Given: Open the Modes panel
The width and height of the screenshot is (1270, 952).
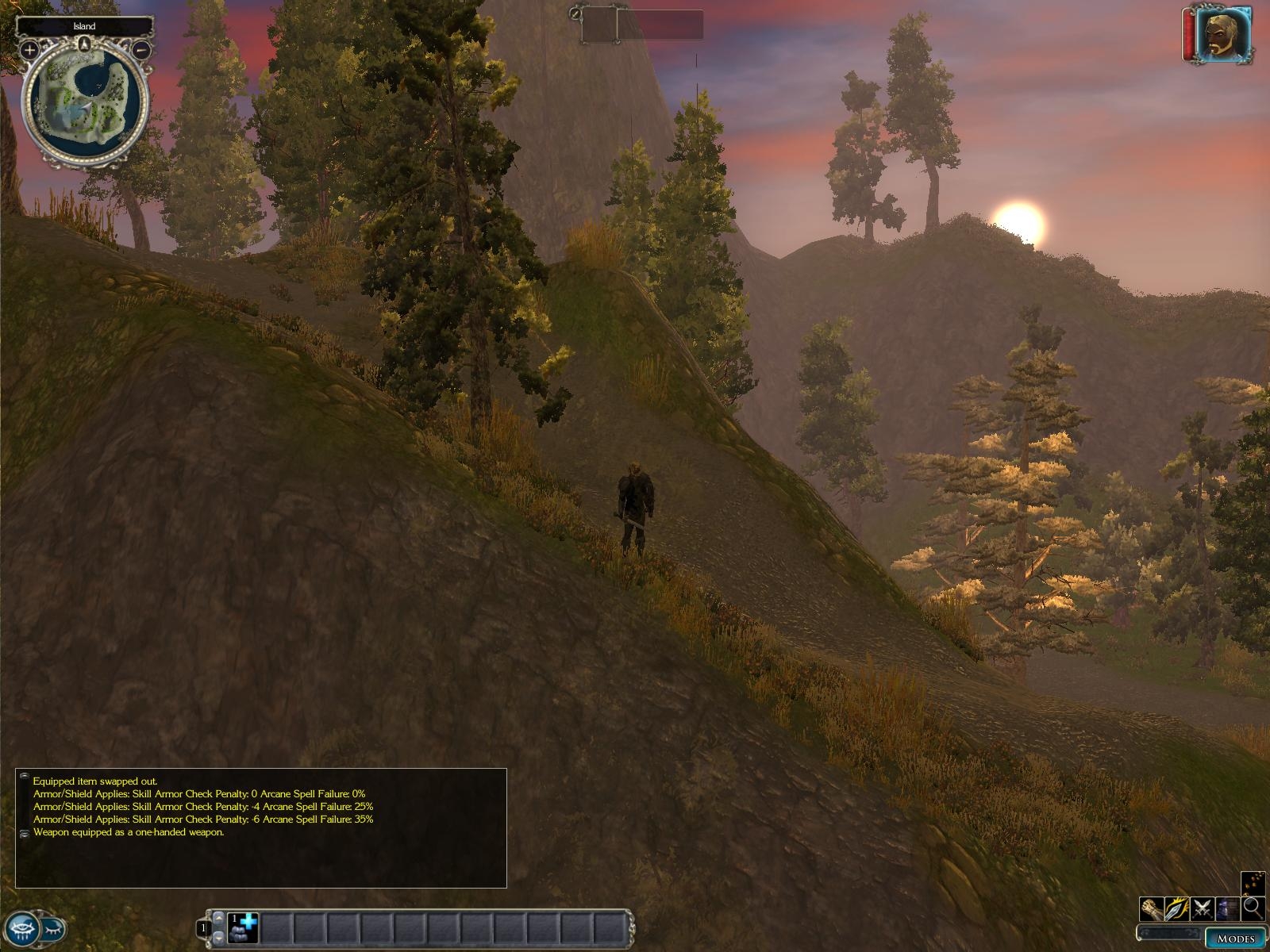Looking at the screenshot, I should [x=1235, y=939].
